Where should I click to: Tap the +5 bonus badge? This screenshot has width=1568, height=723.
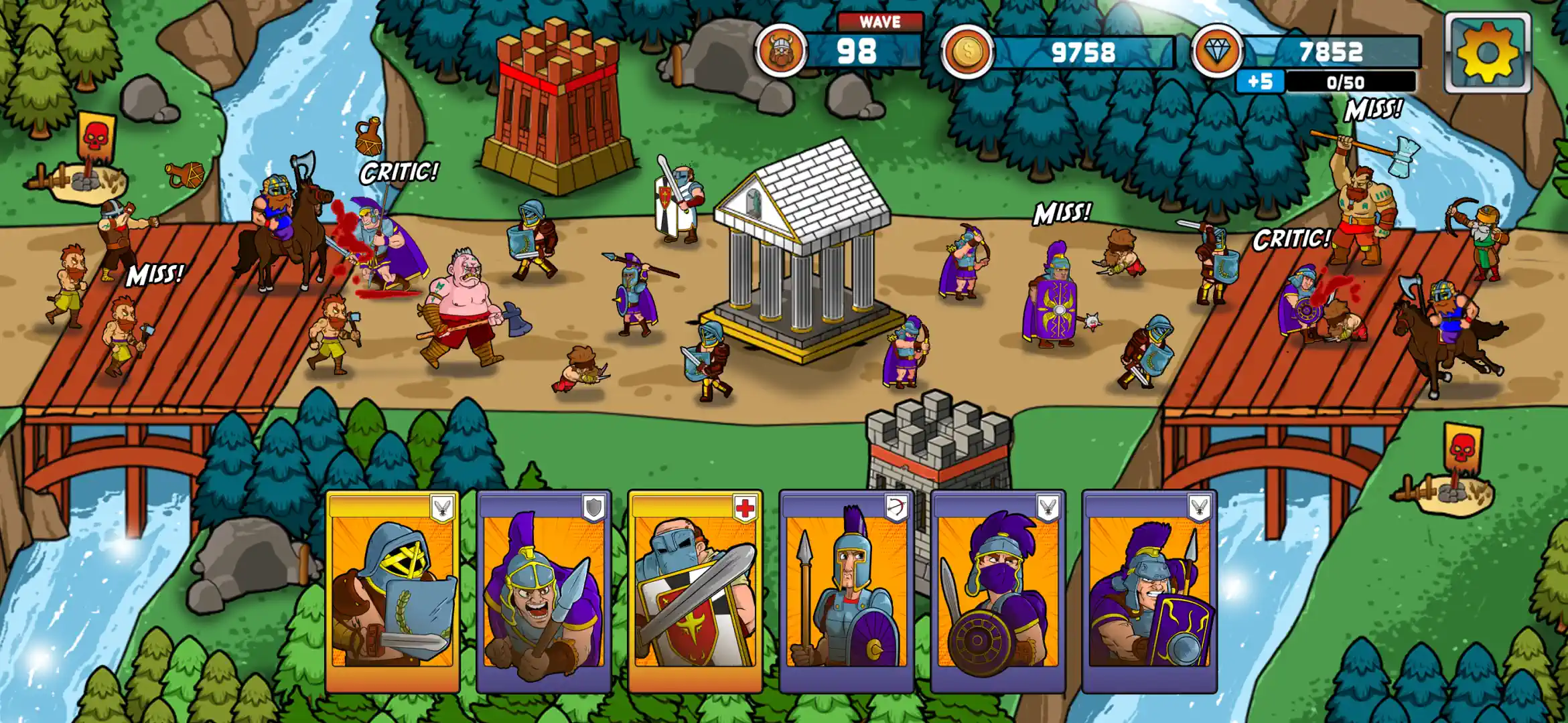[x=1259, y=82]
